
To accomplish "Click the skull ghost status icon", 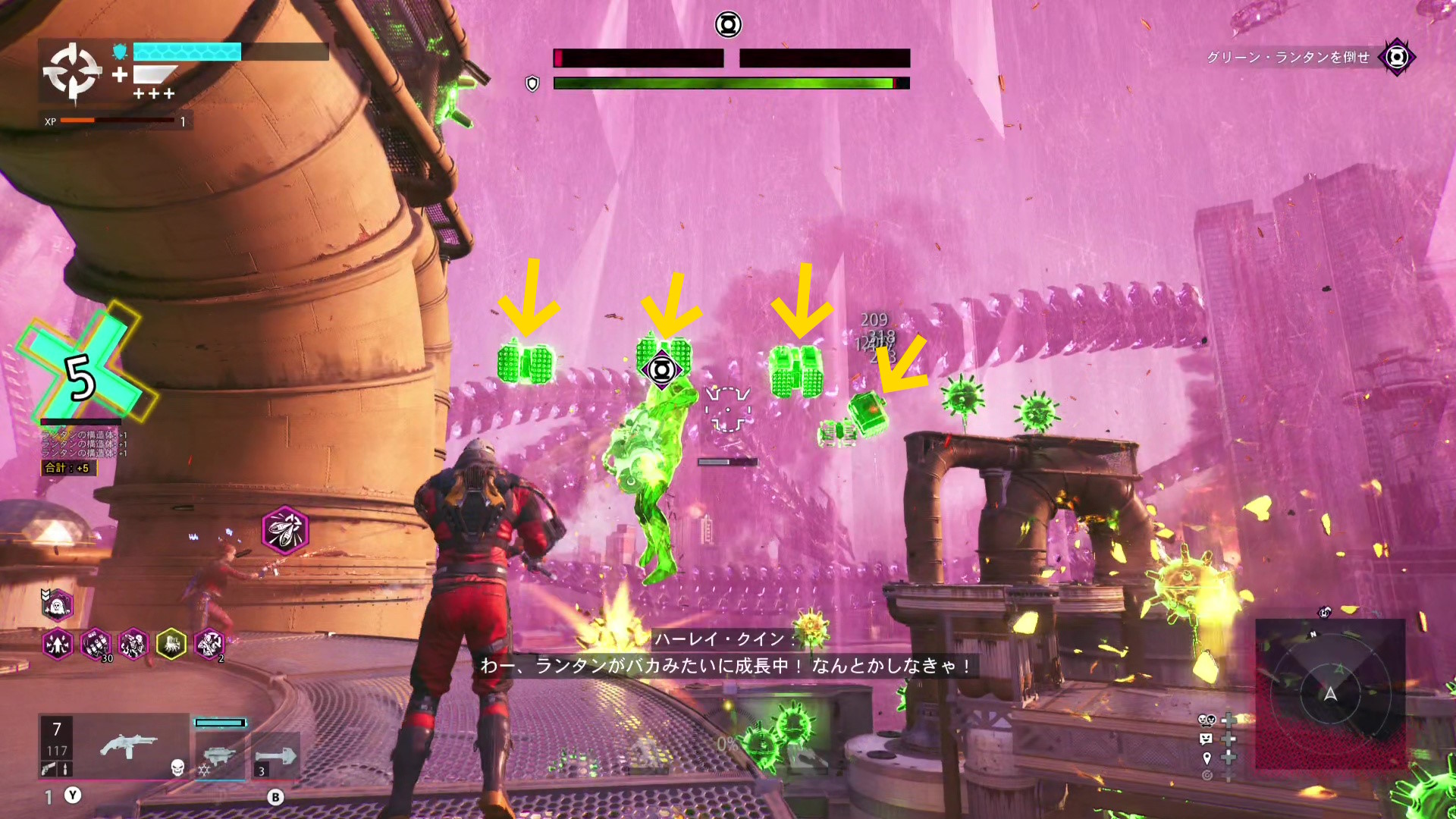I will [57, 605].
